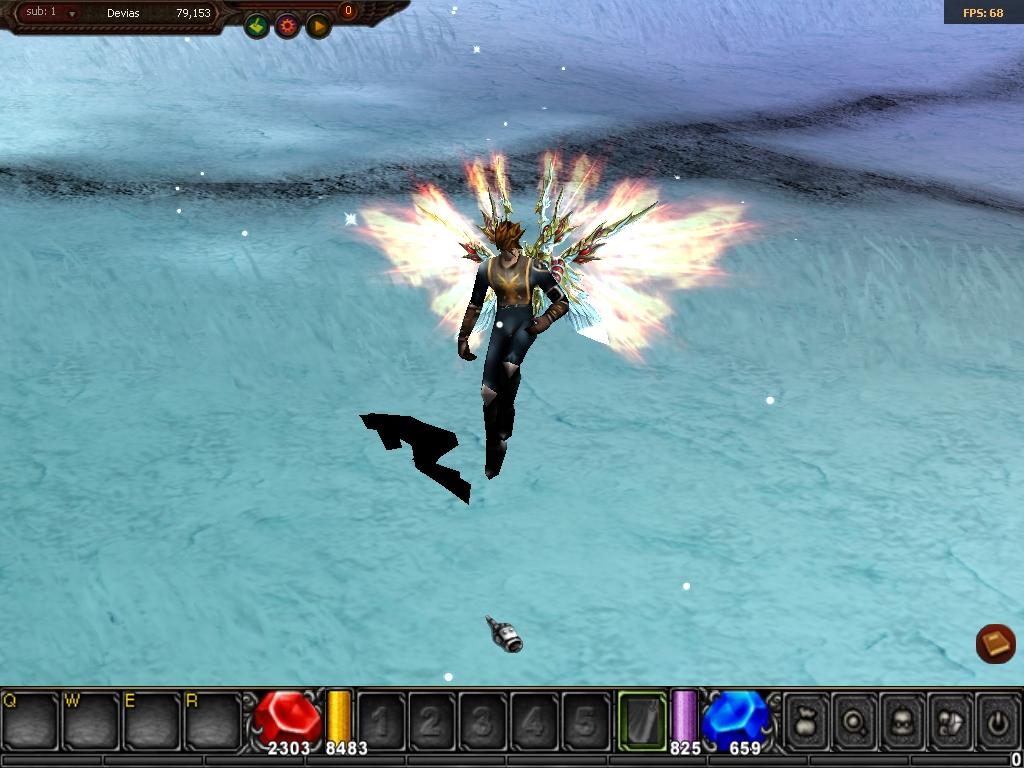Select the Q item slot
Viewport: 1024px width, 768px height.
(30, 719)
